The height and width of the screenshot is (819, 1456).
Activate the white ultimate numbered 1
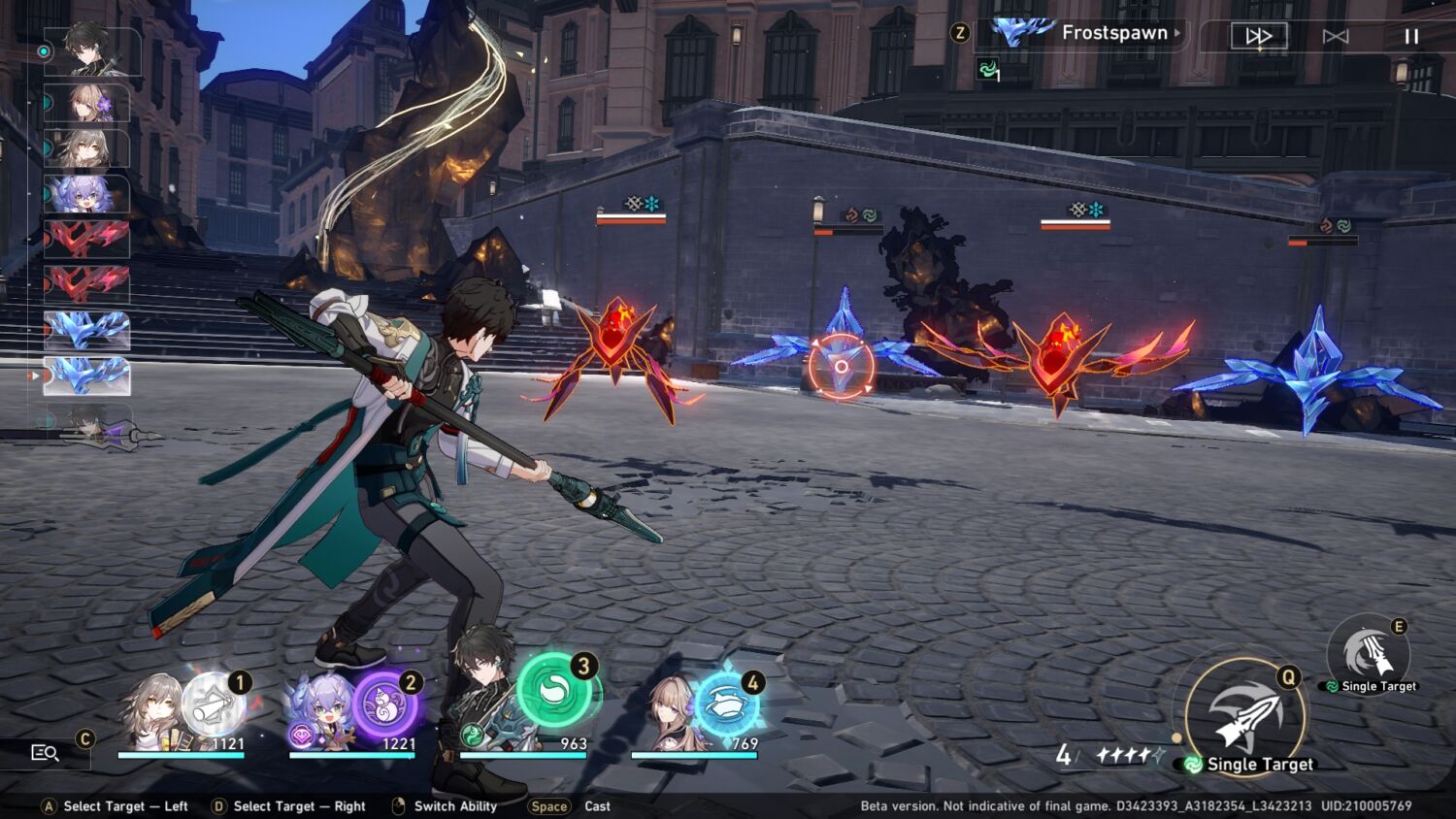tap(214, 704)
